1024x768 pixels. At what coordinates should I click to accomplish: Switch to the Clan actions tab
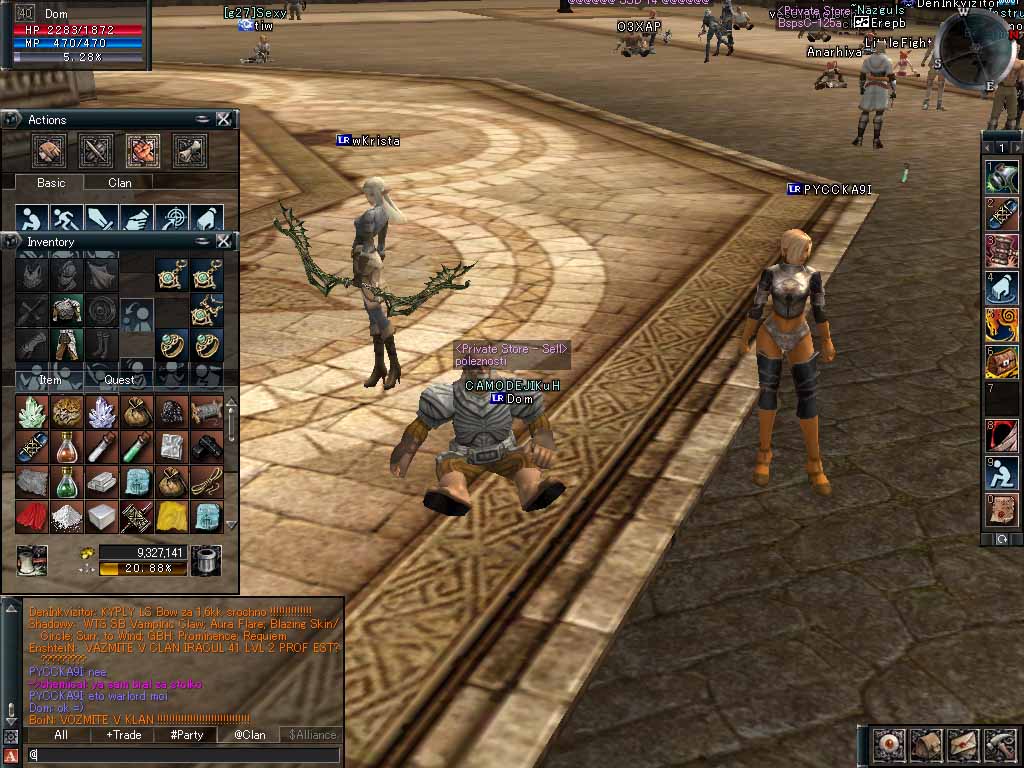120,183
